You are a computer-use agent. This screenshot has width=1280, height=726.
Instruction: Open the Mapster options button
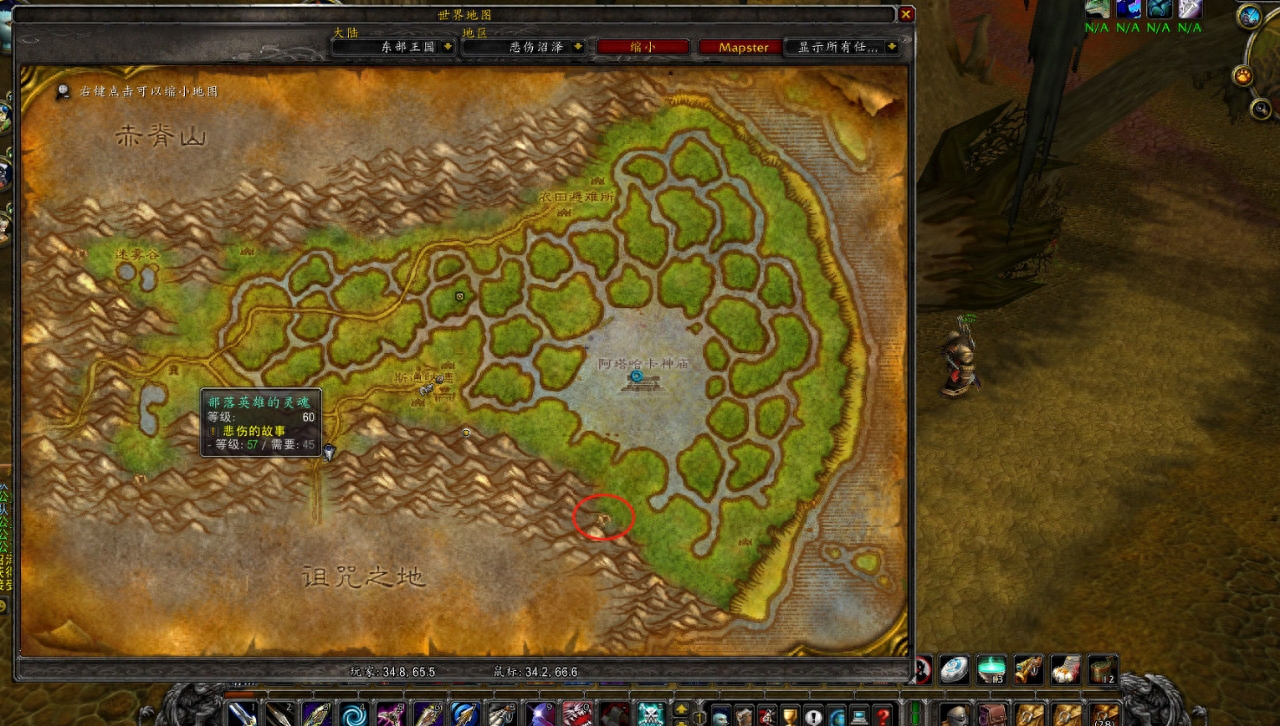point(743,47)
